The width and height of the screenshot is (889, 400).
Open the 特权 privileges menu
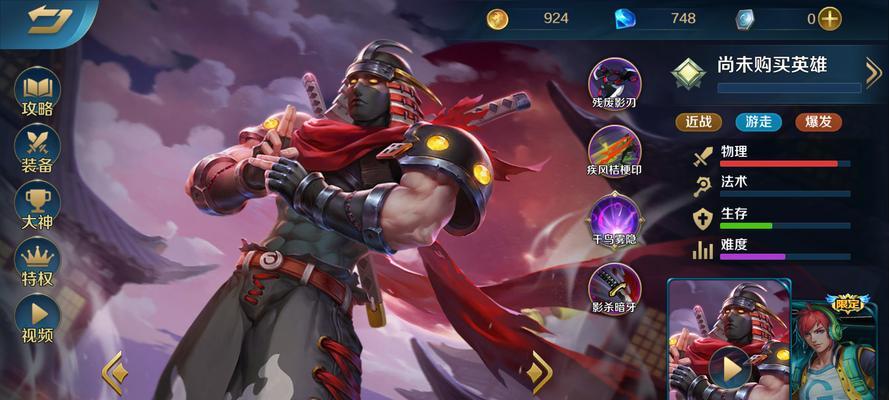click(x=37, y=263)
